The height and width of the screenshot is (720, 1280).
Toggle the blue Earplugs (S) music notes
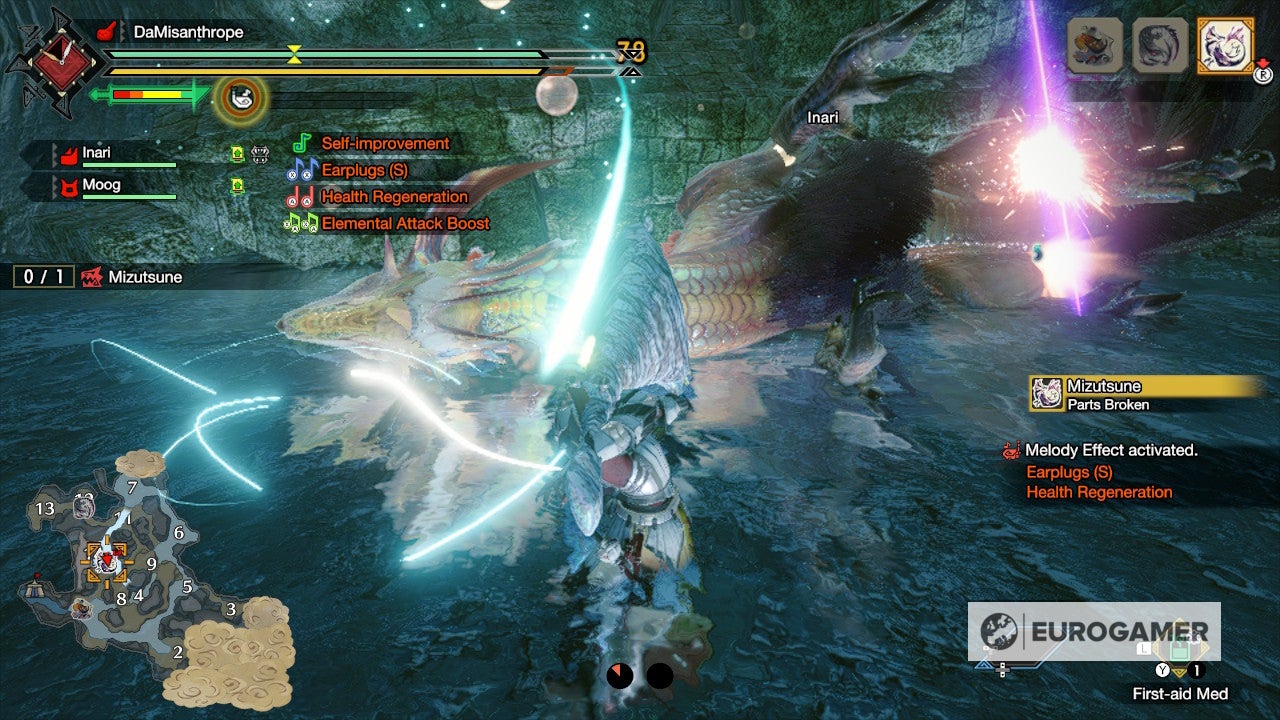coord(303,169)
